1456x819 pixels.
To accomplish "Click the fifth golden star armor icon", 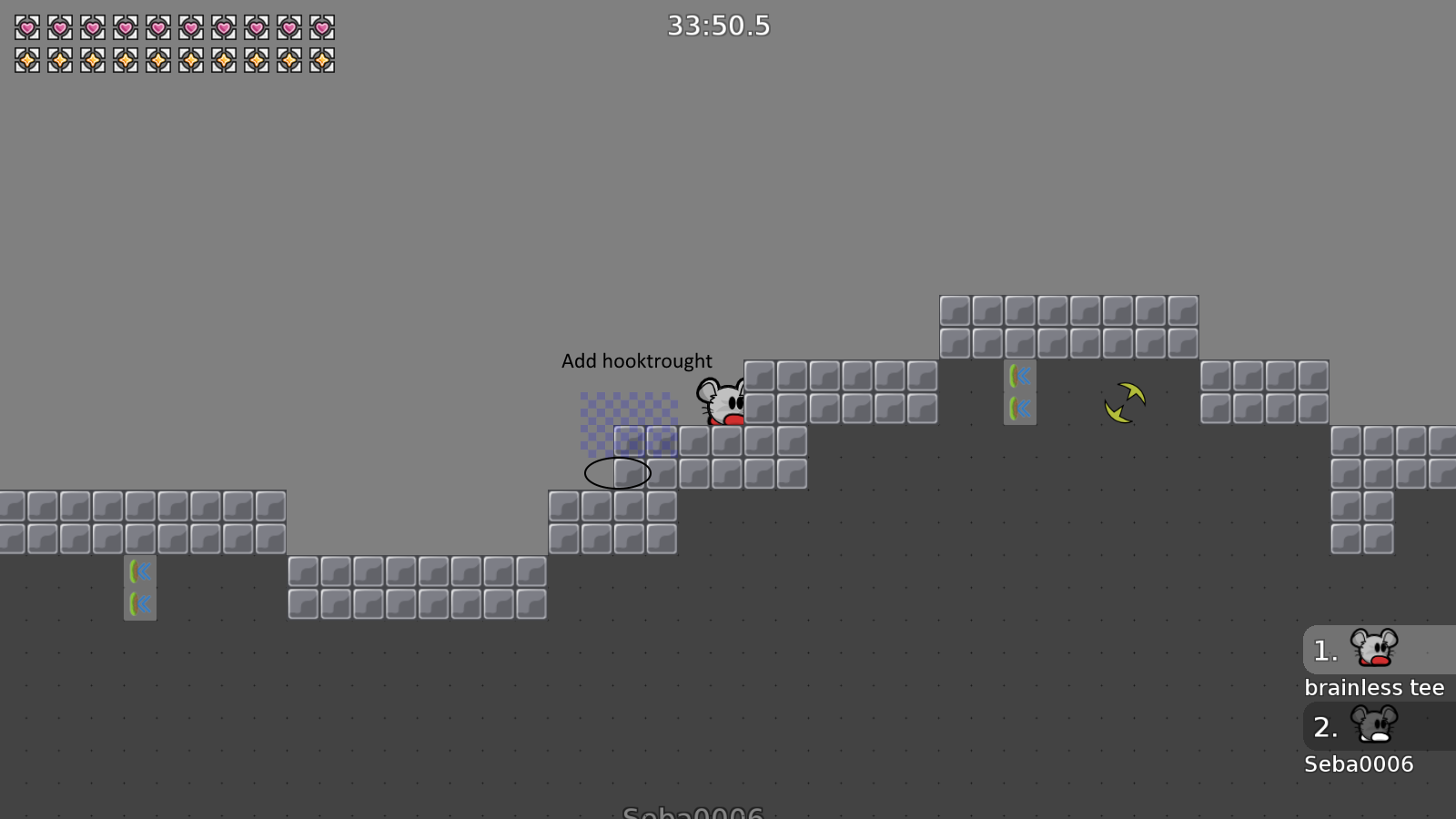I will pos(157,61).
